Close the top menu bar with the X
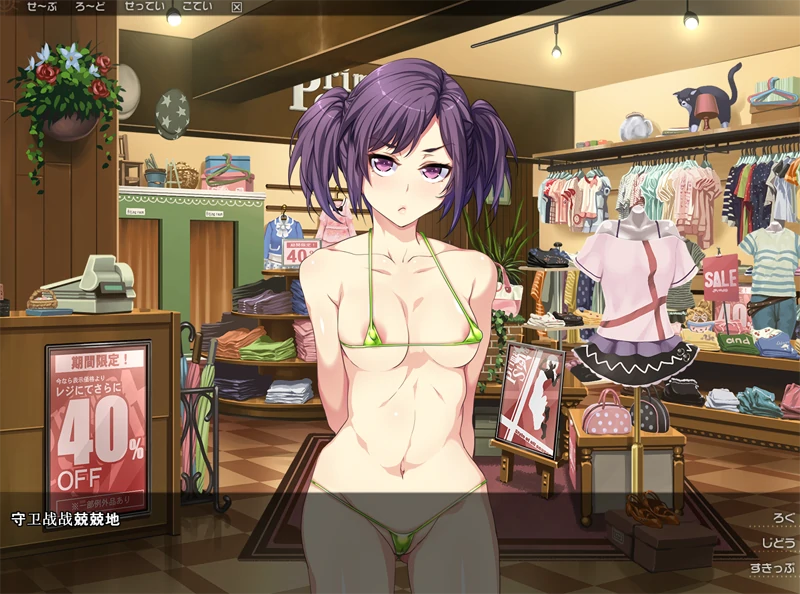 236,7
